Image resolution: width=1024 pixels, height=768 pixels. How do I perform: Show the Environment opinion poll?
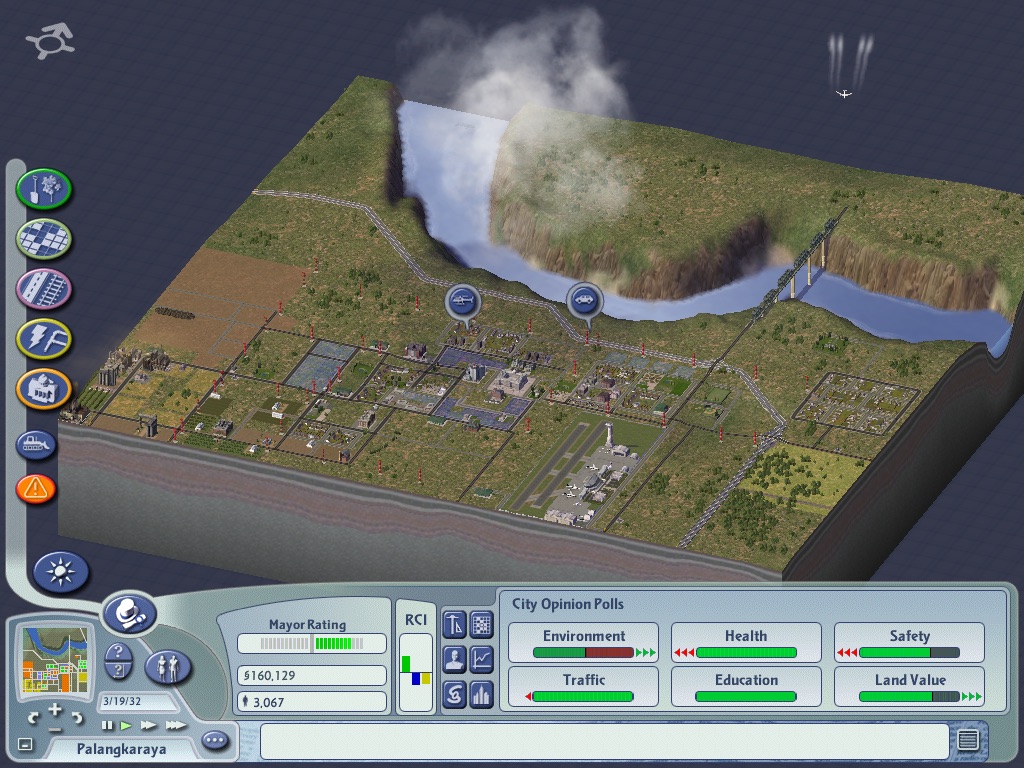(584, 643)
